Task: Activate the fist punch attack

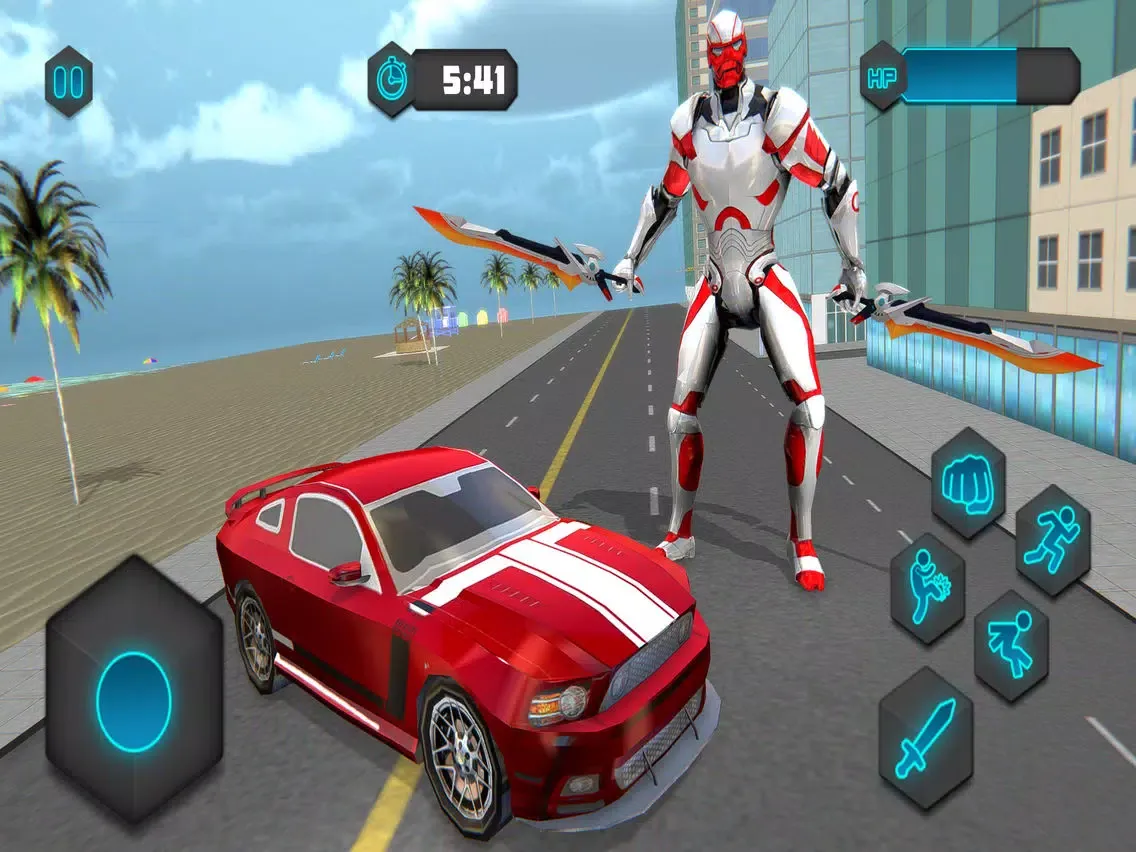Action: (968, 482)
